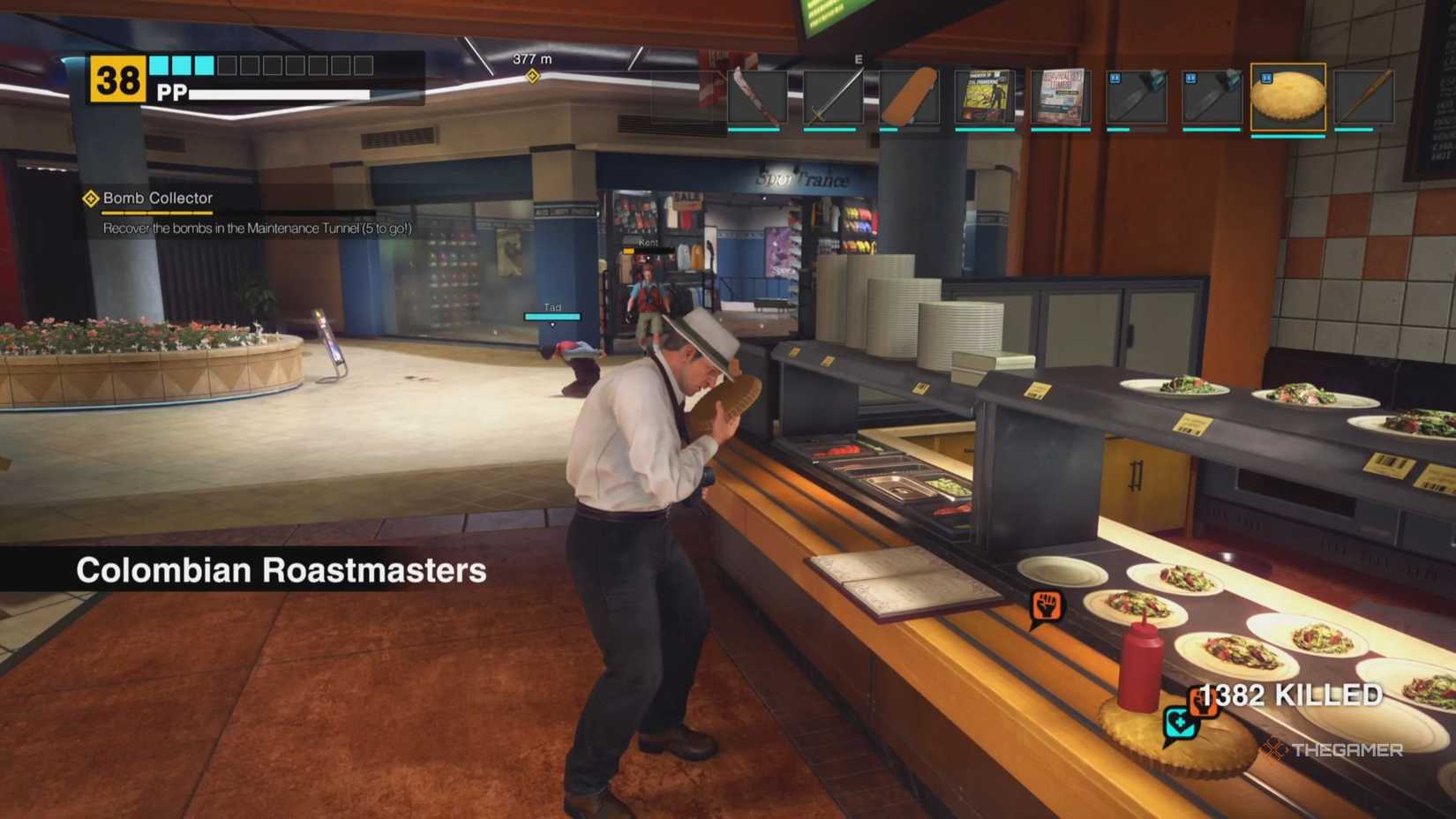The image size is (1456, 819).
Task: Click Tad's nameplate health bar
Action: [x=552, y=314]
